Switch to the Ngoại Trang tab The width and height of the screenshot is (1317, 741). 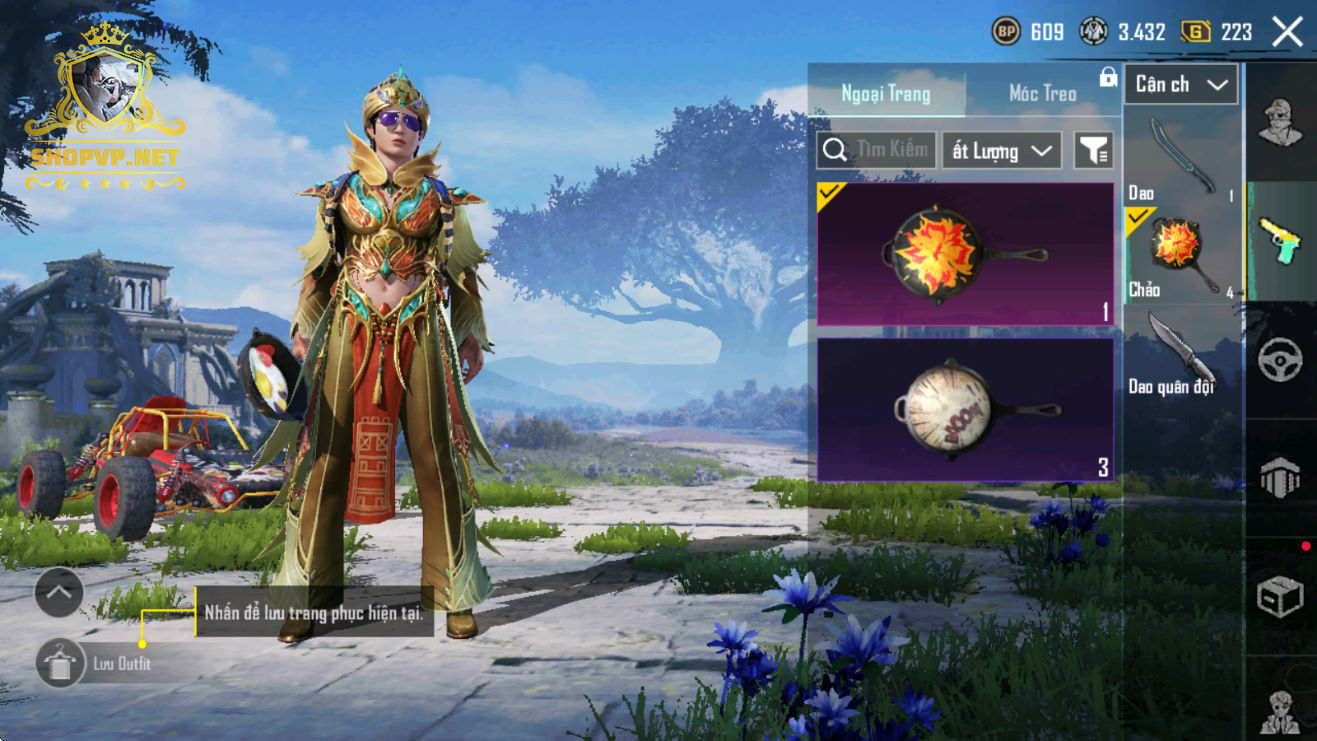[x=886, y=94]
